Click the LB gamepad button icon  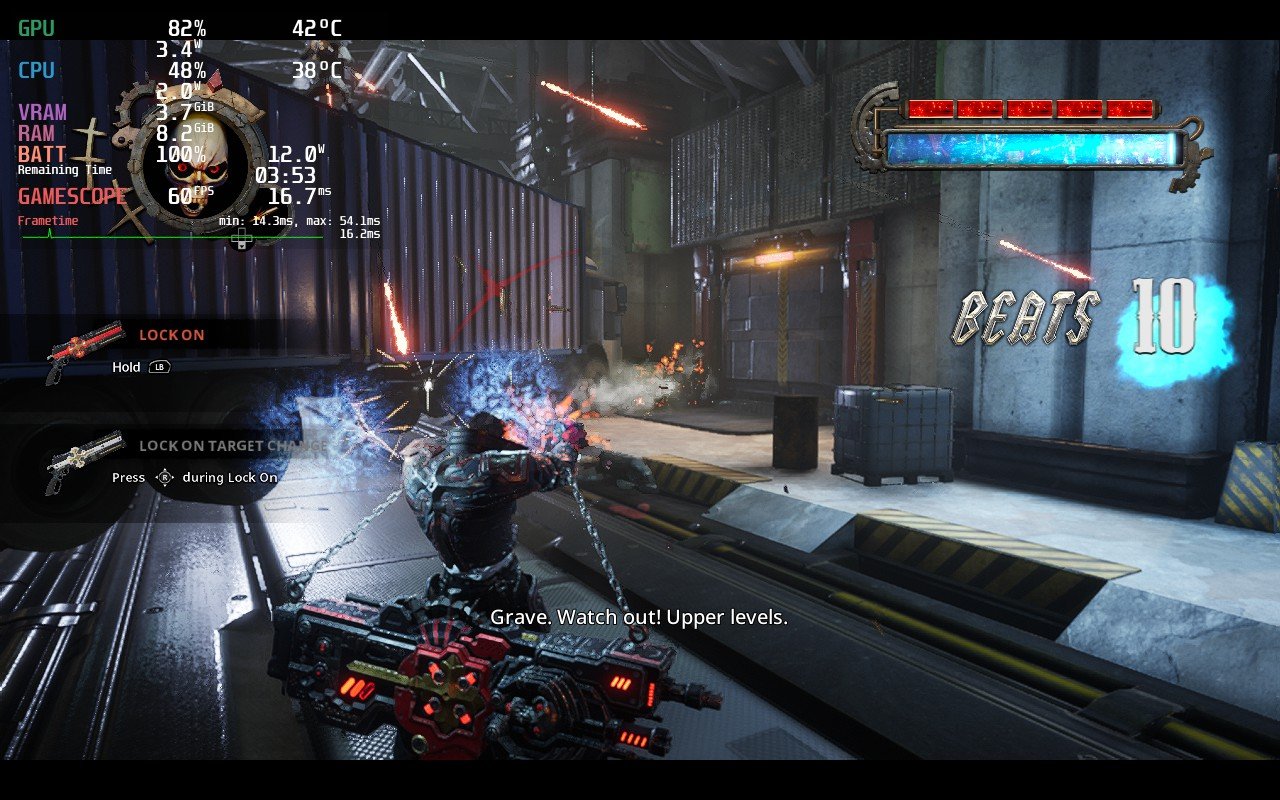point(160,368)
